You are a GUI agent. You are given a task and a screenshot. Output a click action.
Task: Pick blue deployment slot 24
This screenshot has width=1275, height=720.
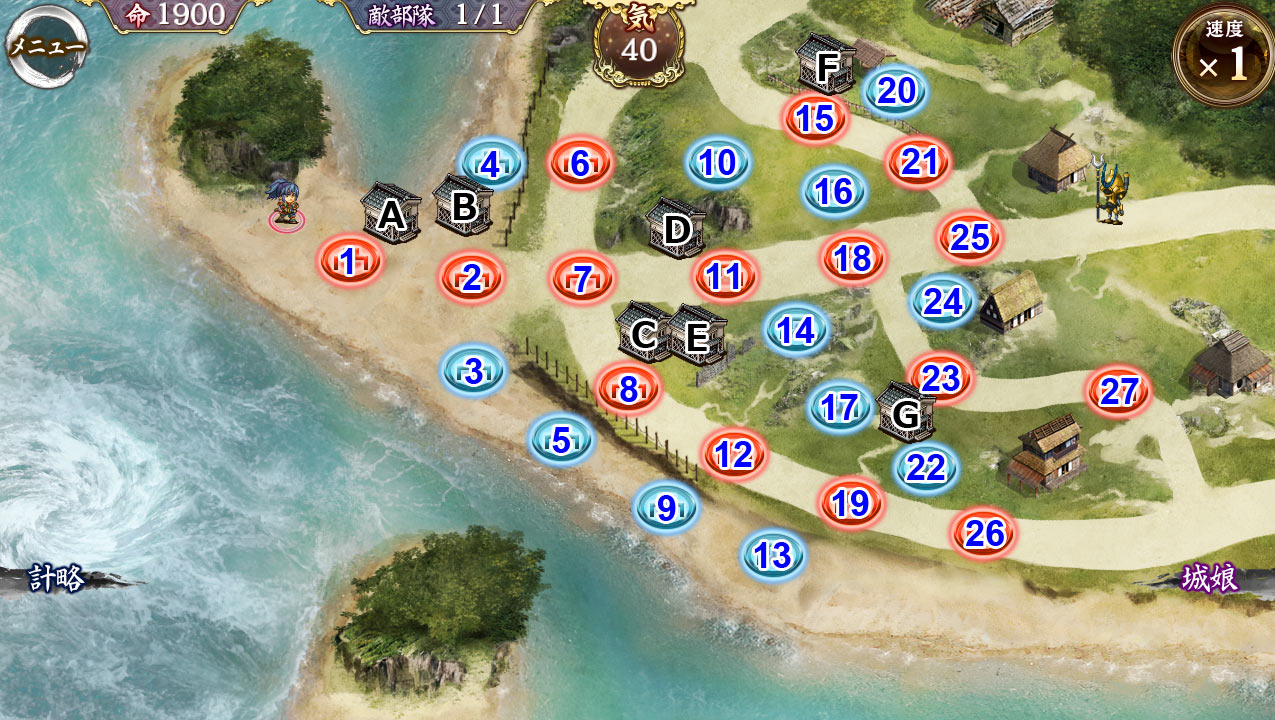[x=942, y=301]
